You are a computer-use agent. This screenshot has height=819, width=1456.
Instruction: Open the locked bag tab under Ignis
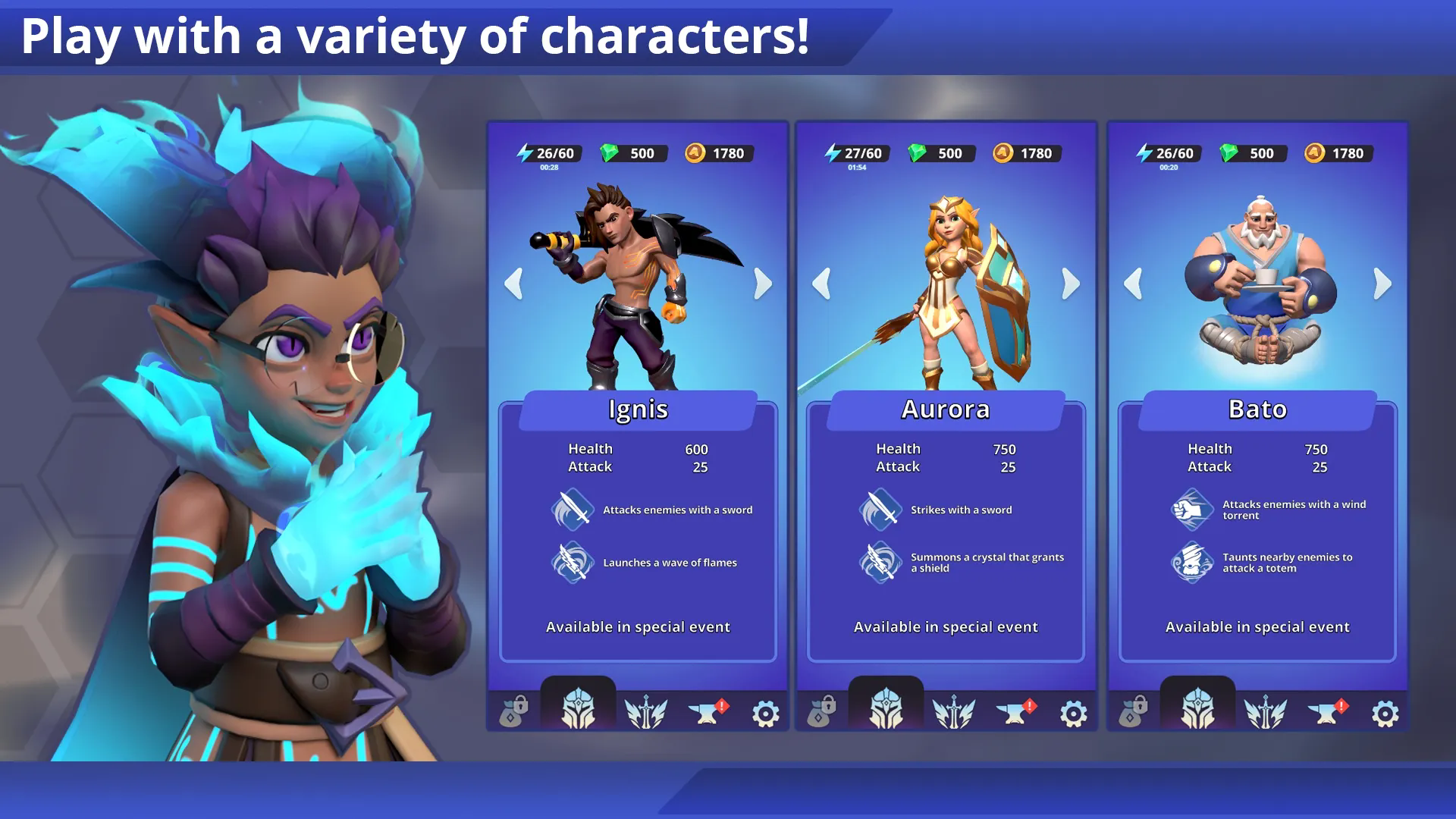coord(513,713)
